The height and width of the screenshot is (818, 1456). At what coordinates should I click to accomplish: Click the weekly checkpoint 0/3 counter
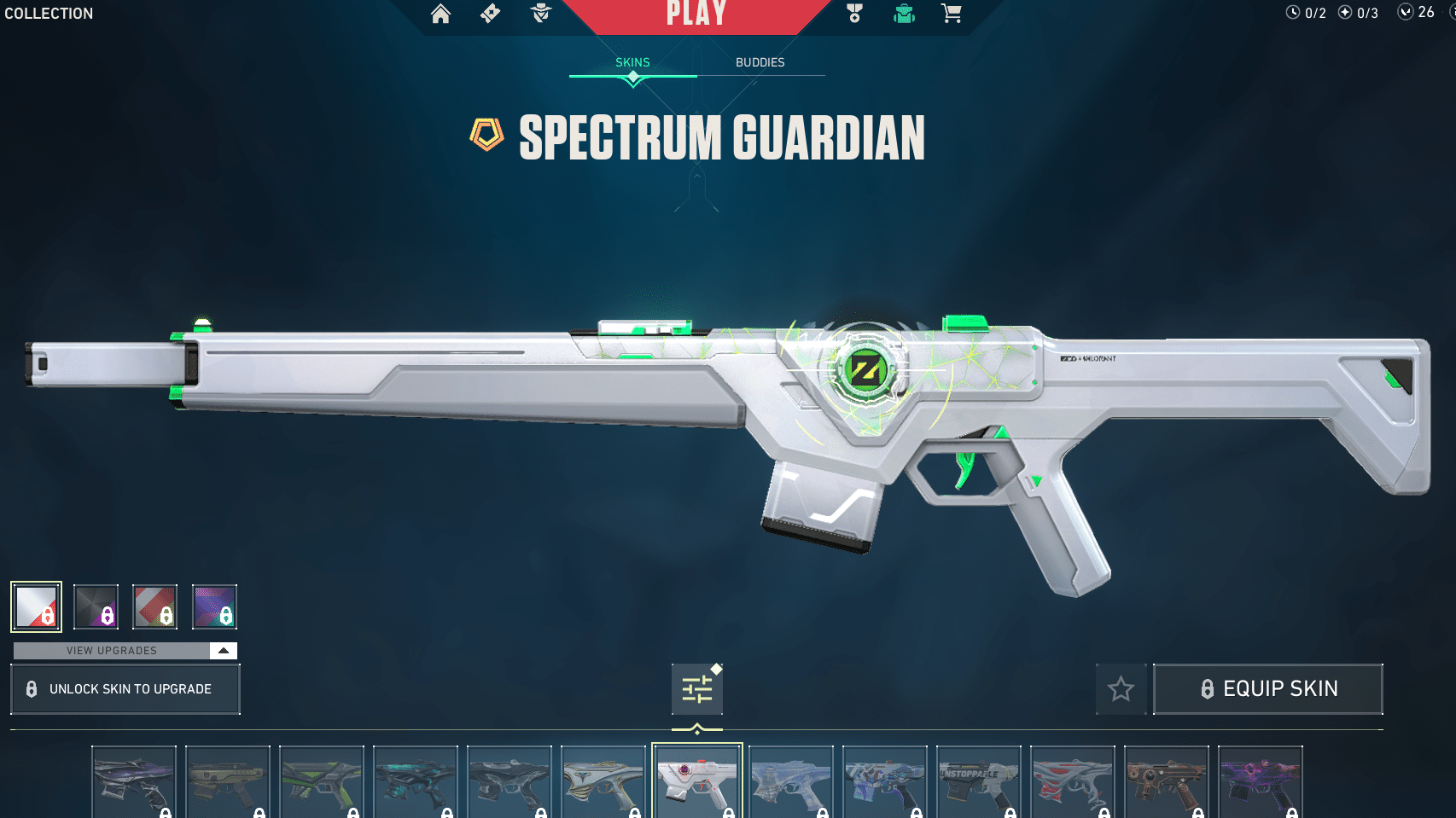coord(1356,13)
